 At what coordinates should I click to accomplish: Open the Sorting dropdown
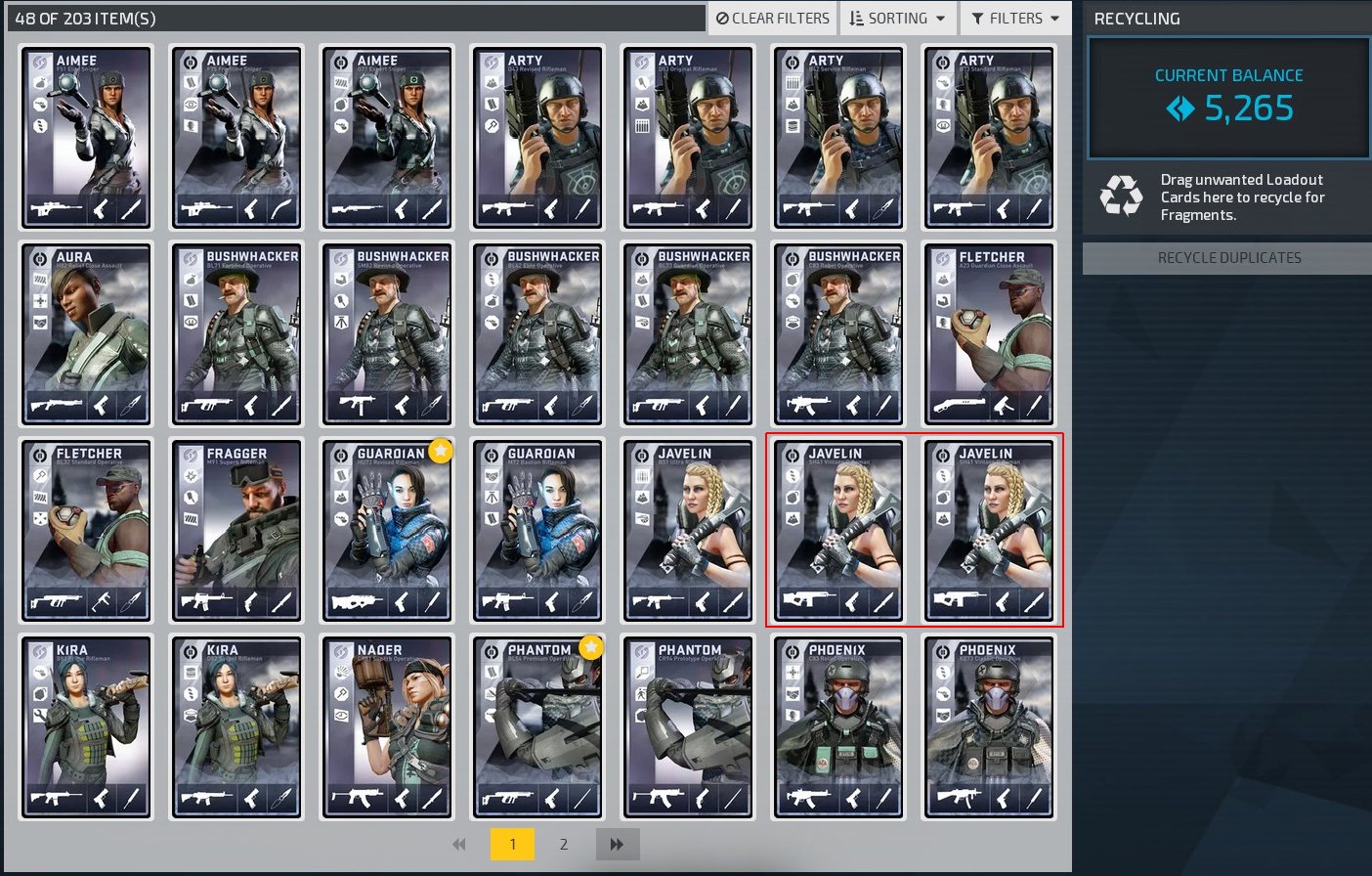pyautogui.click(x=897, y=19)
